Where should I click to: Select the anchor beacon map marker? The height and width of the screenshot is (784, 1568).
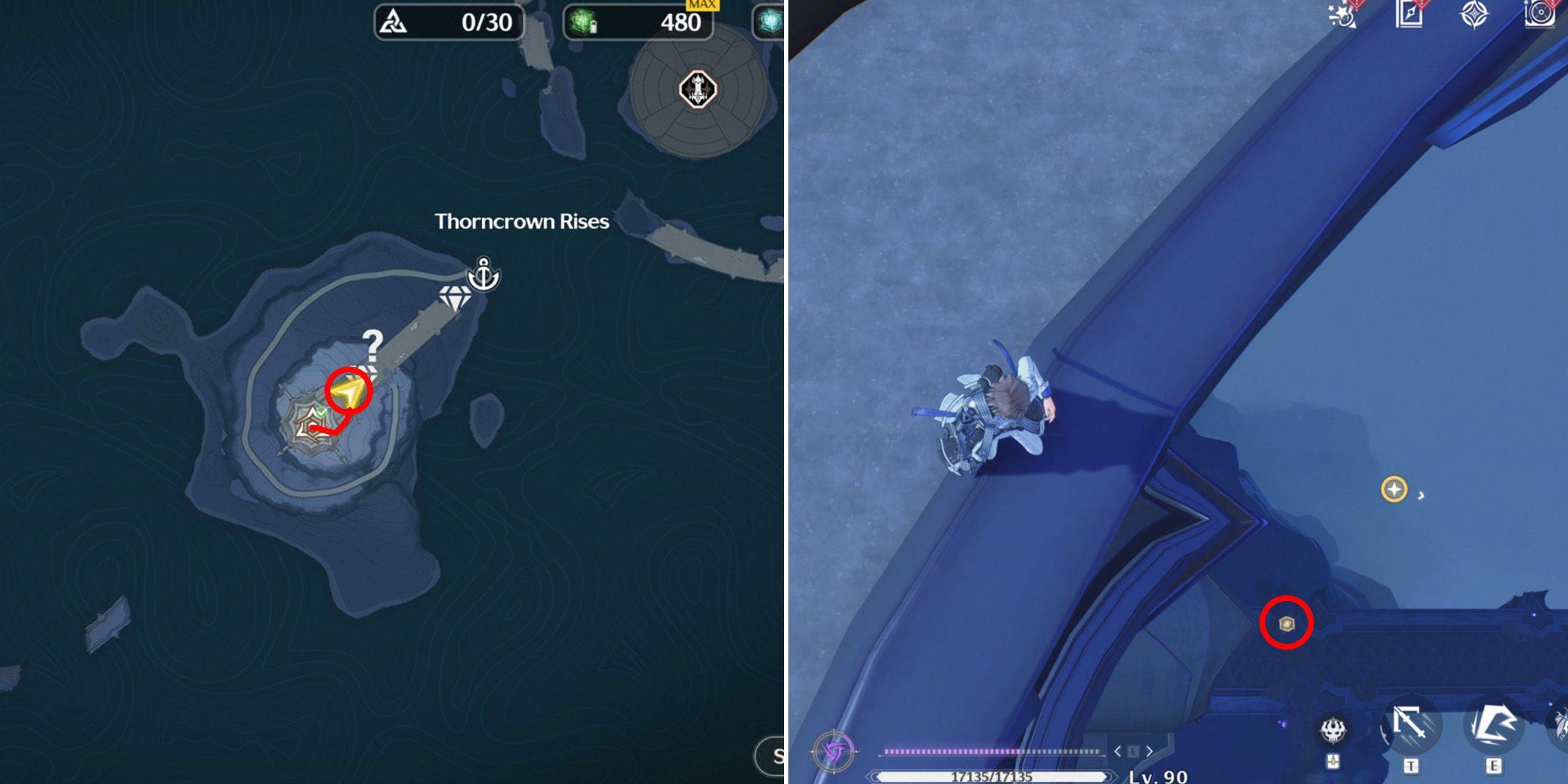(483, 274)
